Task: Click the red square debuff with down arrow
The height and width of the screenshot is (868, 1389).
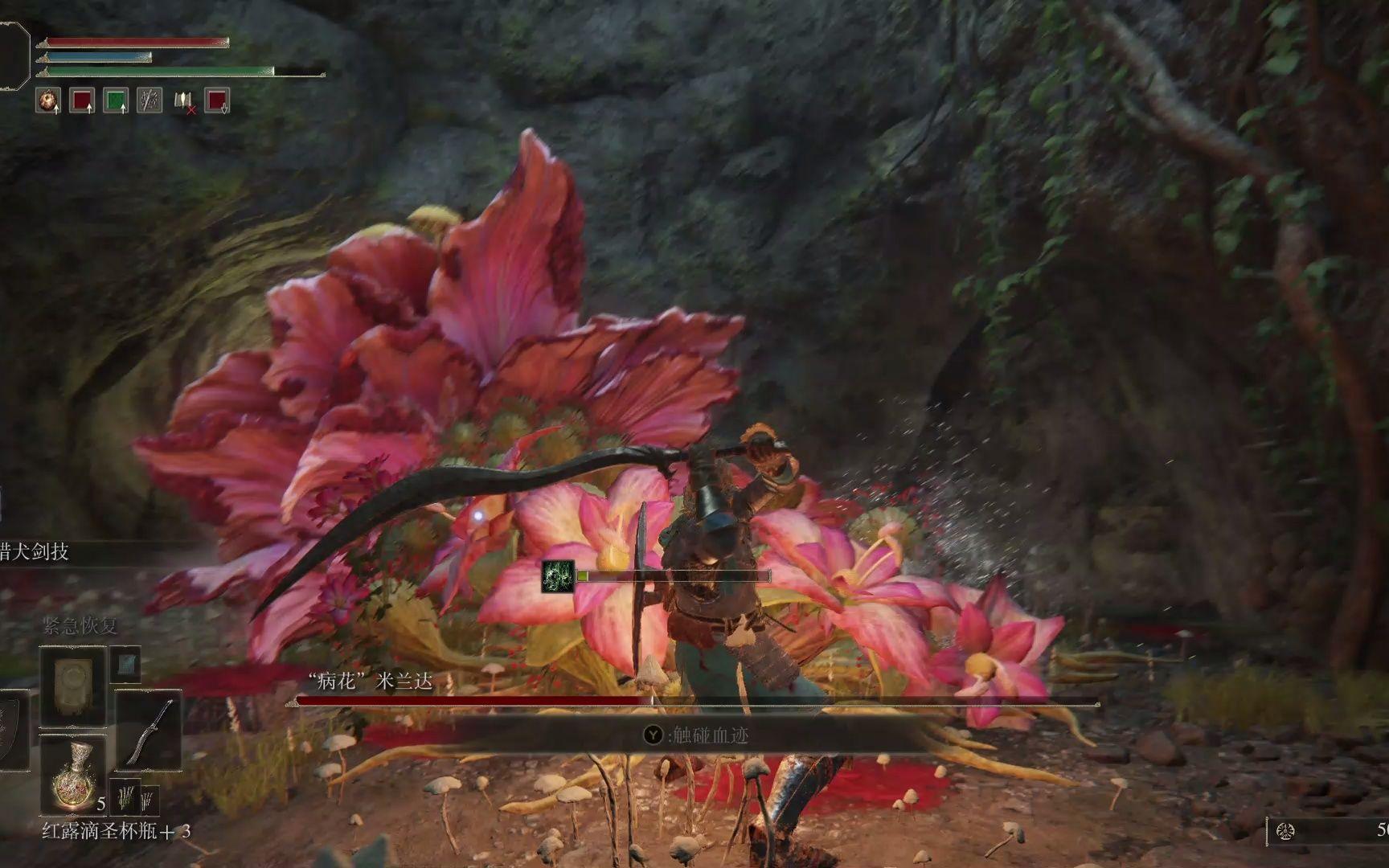Action: 217,100
